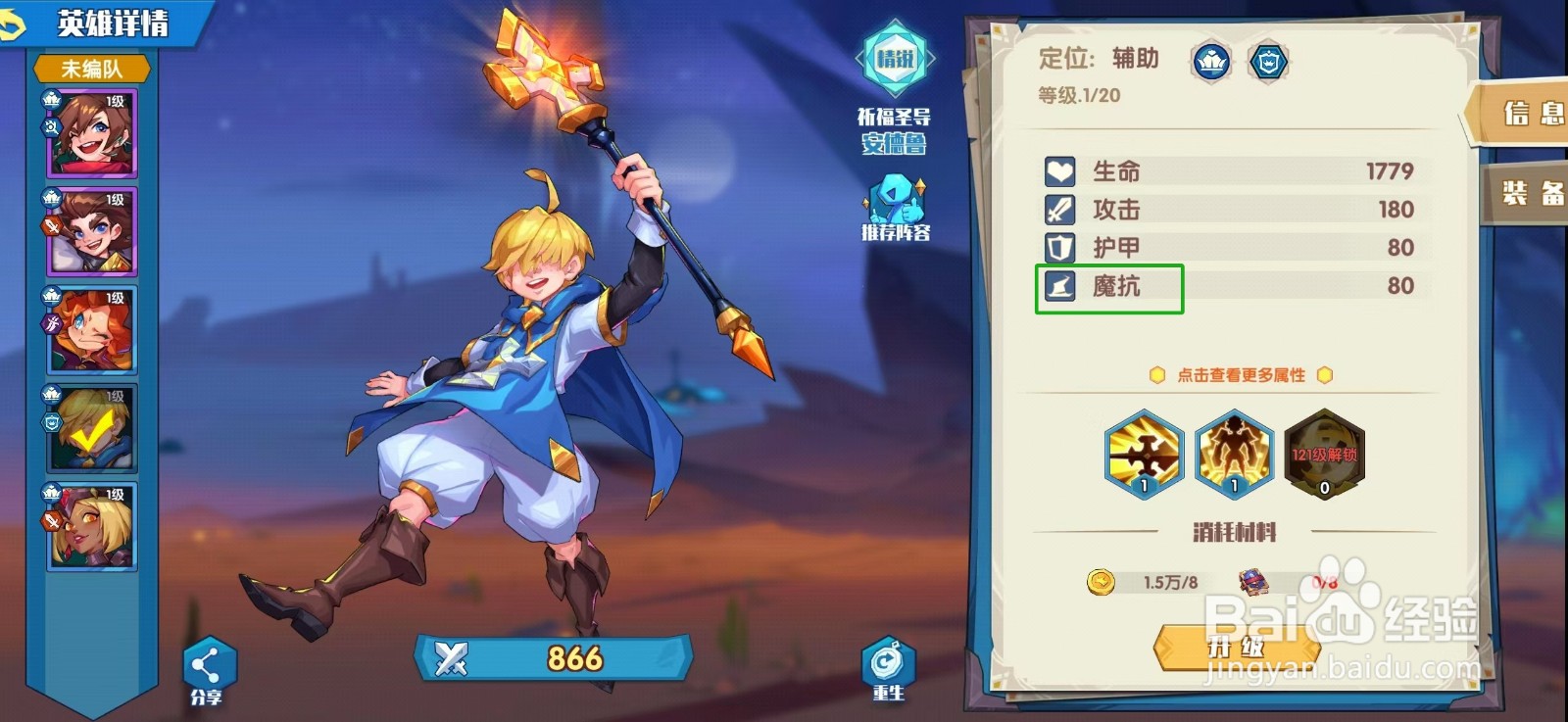Click the 866 power display bar

pos(549,659)
